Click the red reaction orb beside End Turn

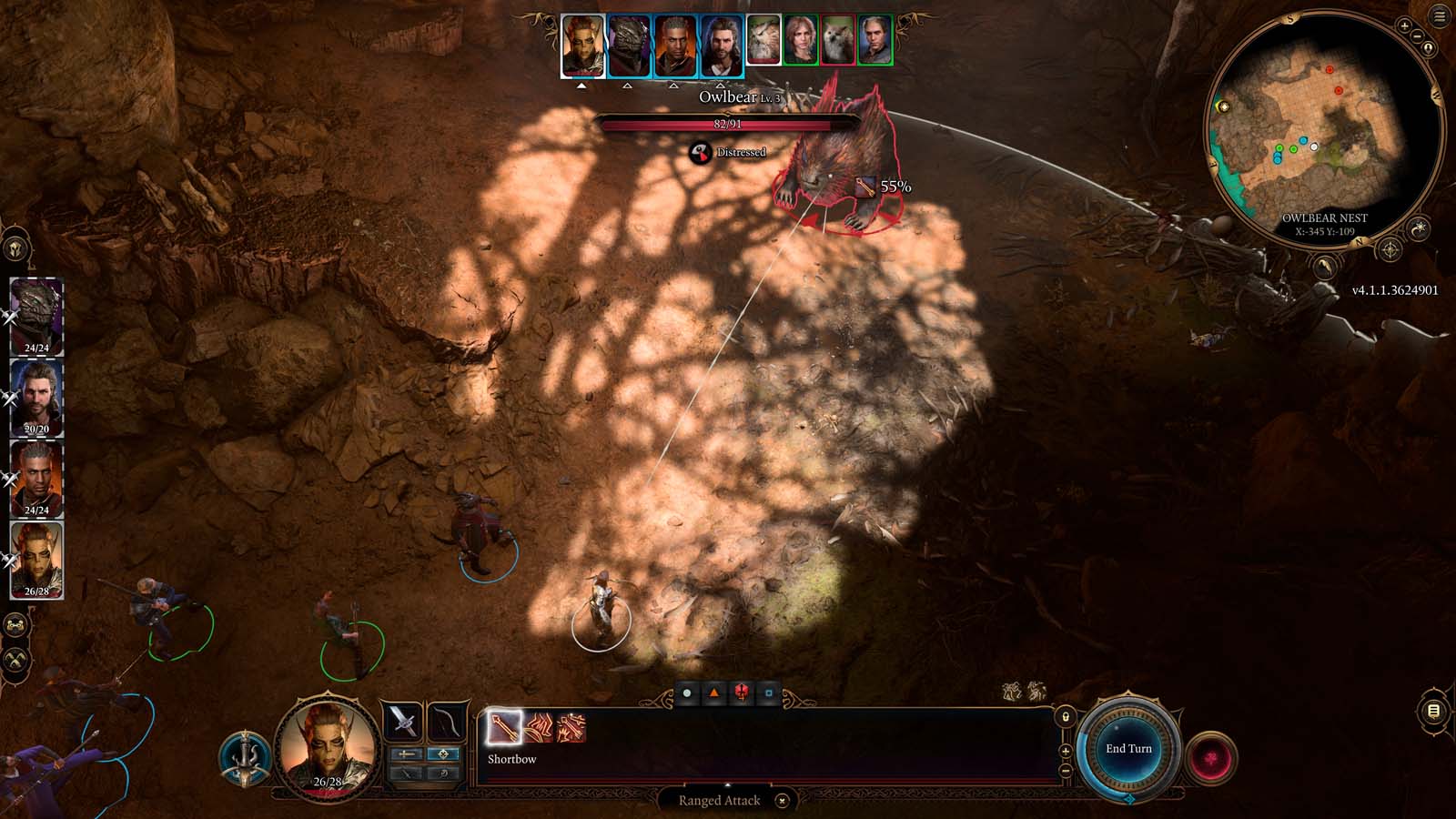[x=1210, y=757]
